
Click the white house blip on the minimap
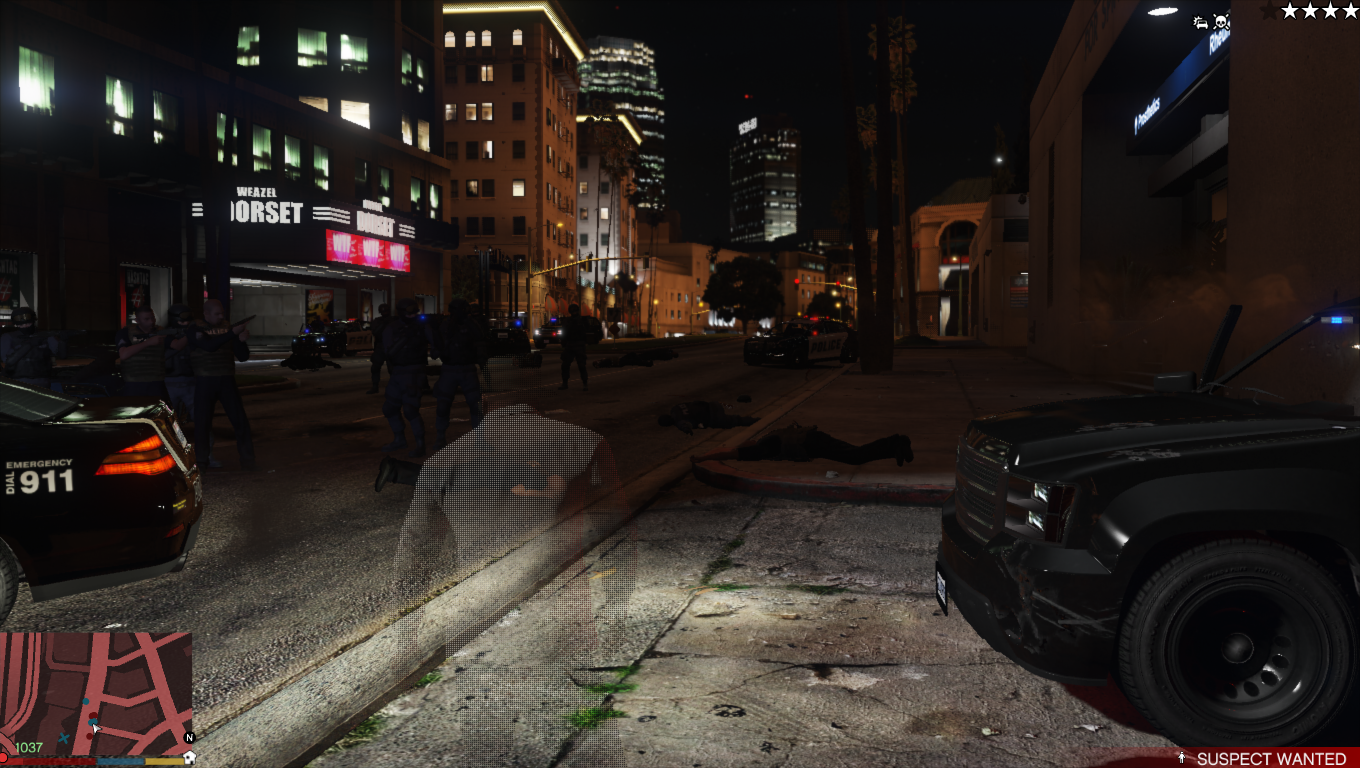tap(189, 757)
